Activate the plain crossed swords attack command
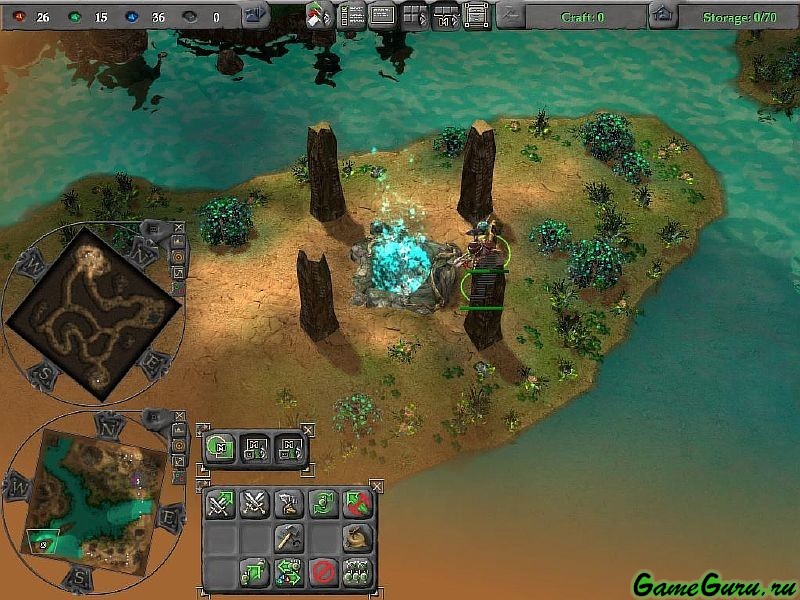The width and height of the screenshot is (800, 600). [x=254, y=504]
